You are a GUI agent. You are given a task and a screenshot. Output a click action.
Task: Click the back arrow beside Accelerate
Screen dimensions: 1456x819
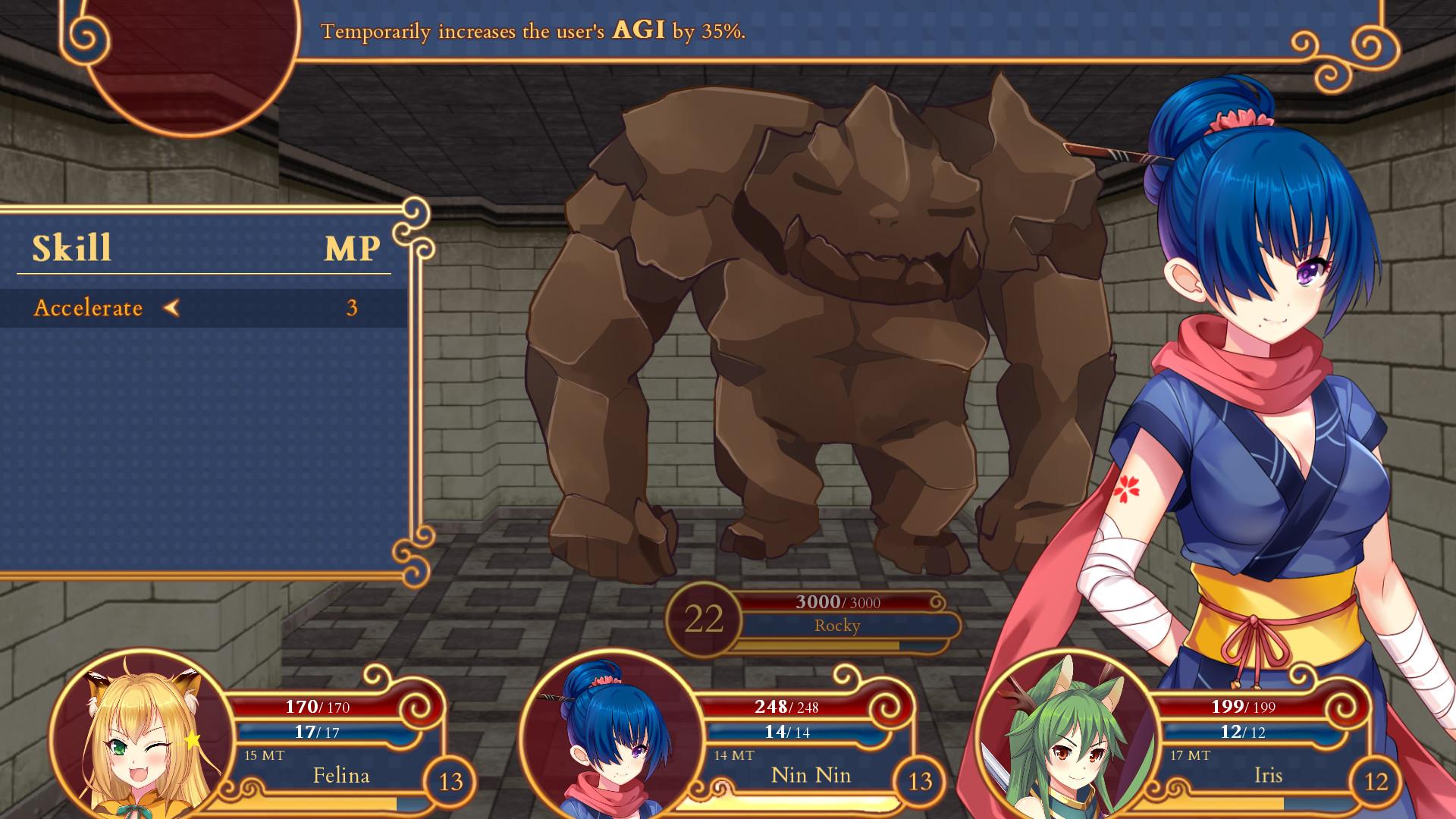point(173,308)
